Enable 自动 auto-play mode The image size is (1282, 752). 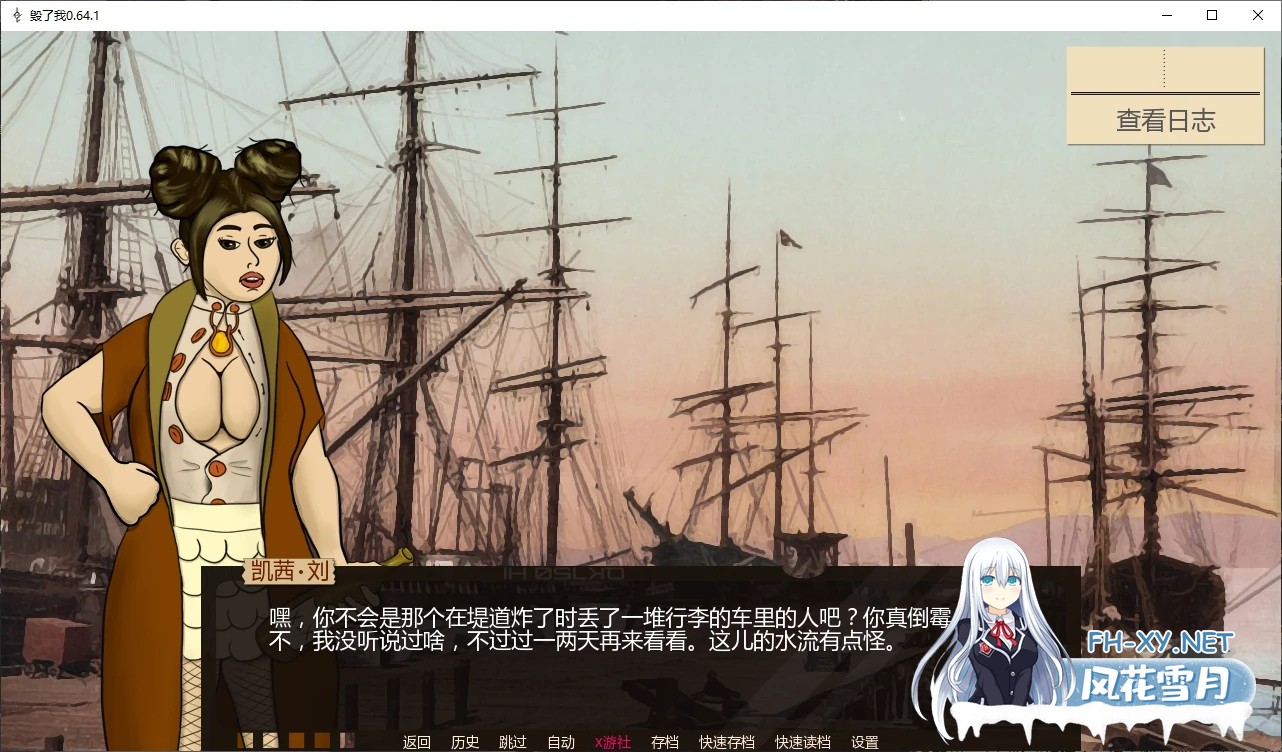[x=561, y=742]
